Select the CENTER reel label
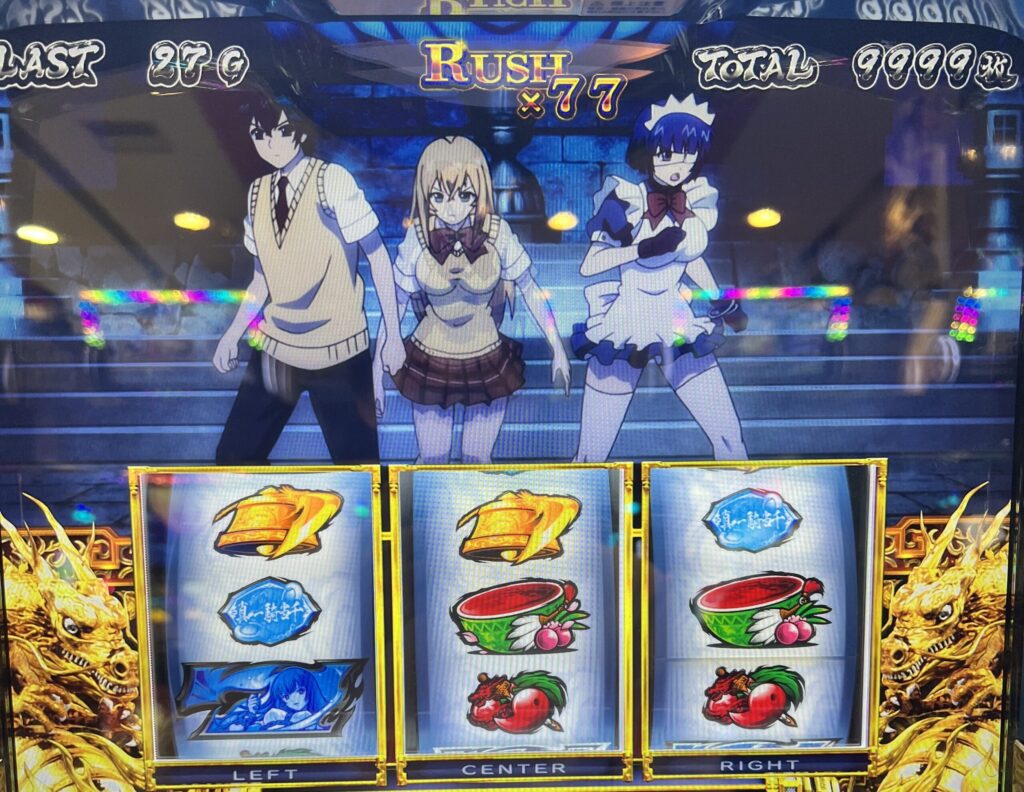Viewport: 1024px width, 792px height. pyautogui.click(x=514, y=769)
